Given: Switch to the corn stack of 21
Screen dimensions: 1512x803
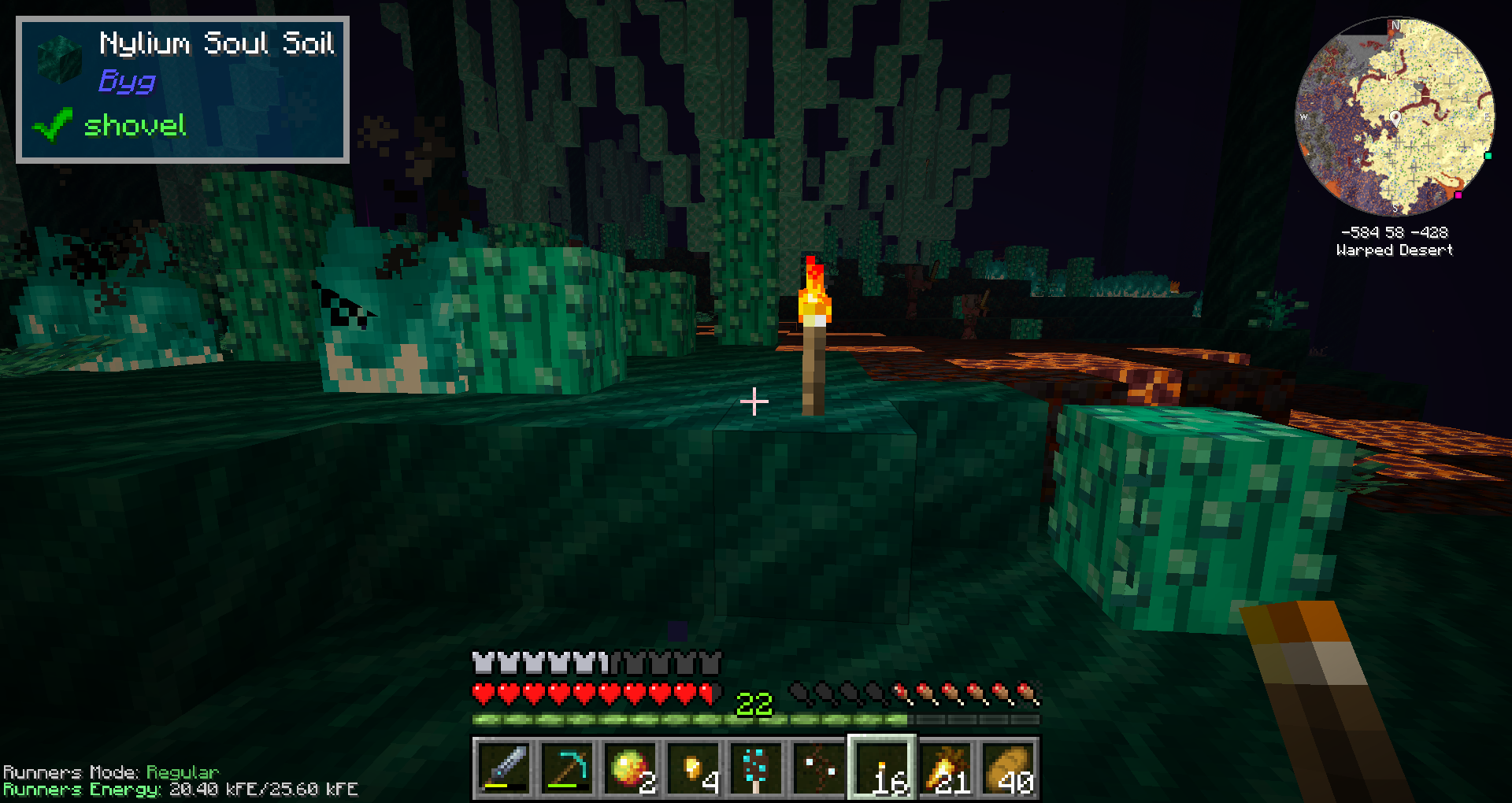Looking at the screenshot, I should (945, 768).
